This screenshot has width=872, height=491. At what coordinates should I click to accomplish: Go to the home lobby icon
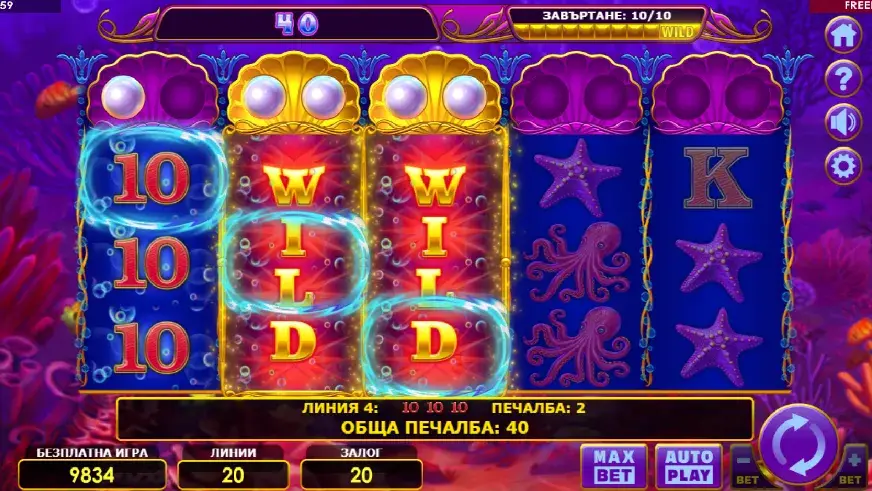click(x=843, y=35)
